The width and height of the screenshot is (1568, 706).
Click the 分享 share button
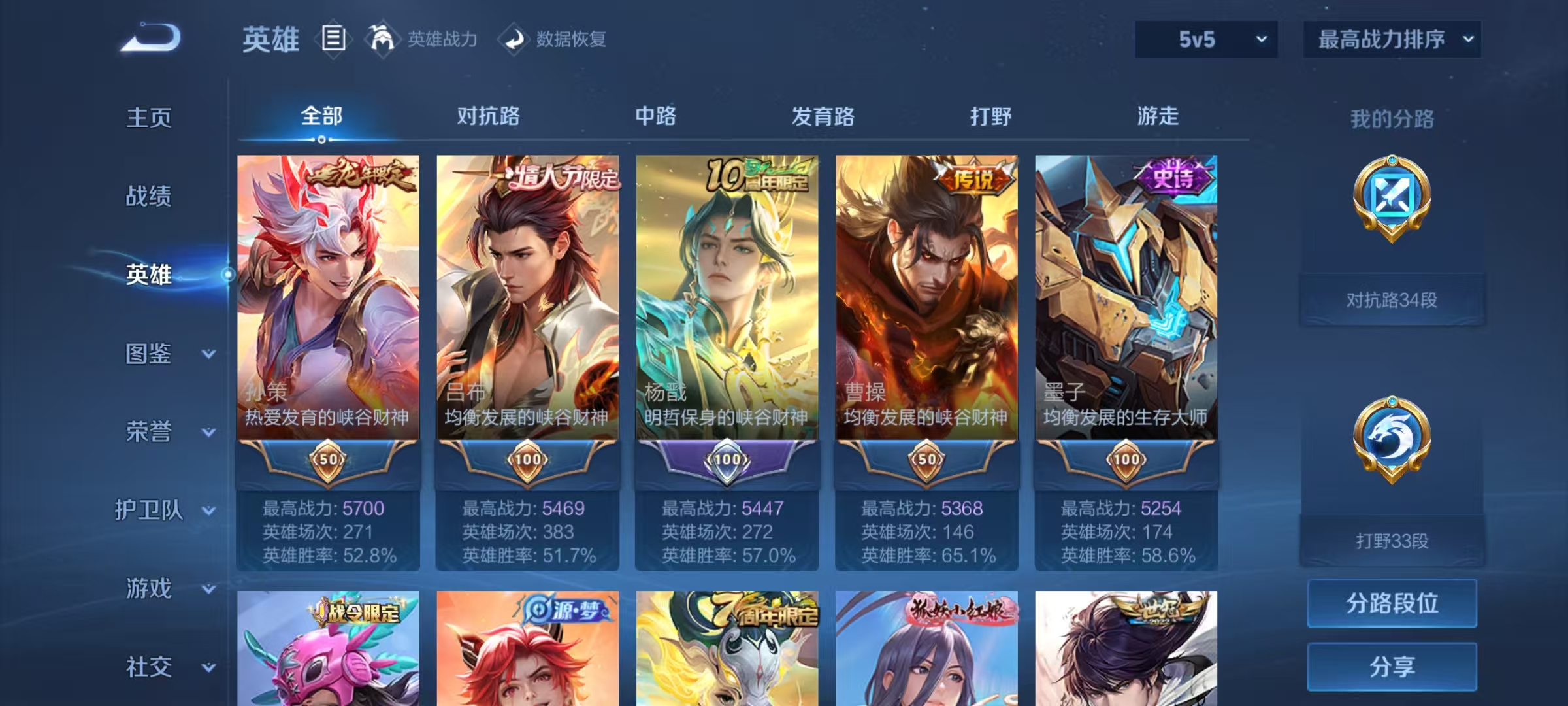click(x=1392, y=667)
